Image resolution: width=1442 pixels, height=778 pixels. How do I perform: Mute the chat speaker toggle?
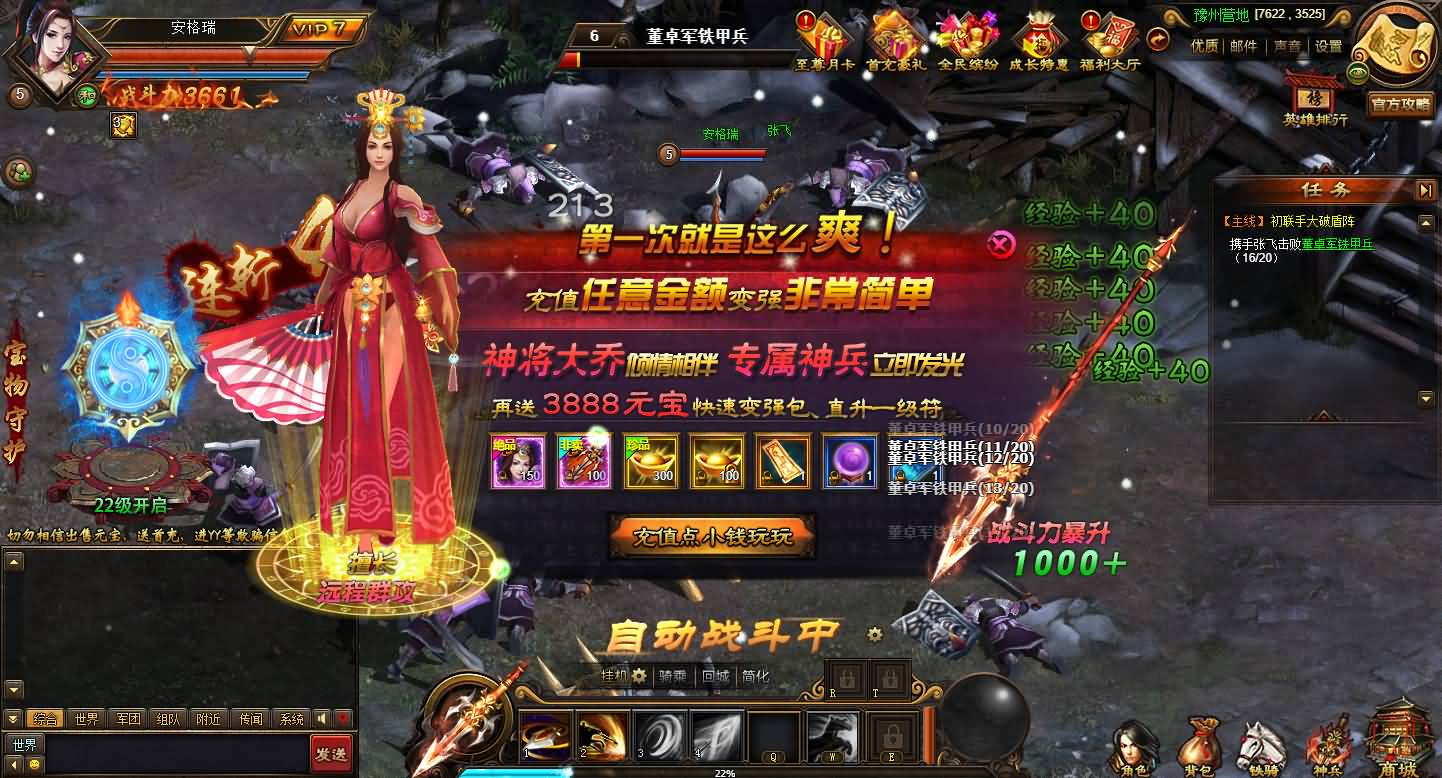tap(323, 718)
